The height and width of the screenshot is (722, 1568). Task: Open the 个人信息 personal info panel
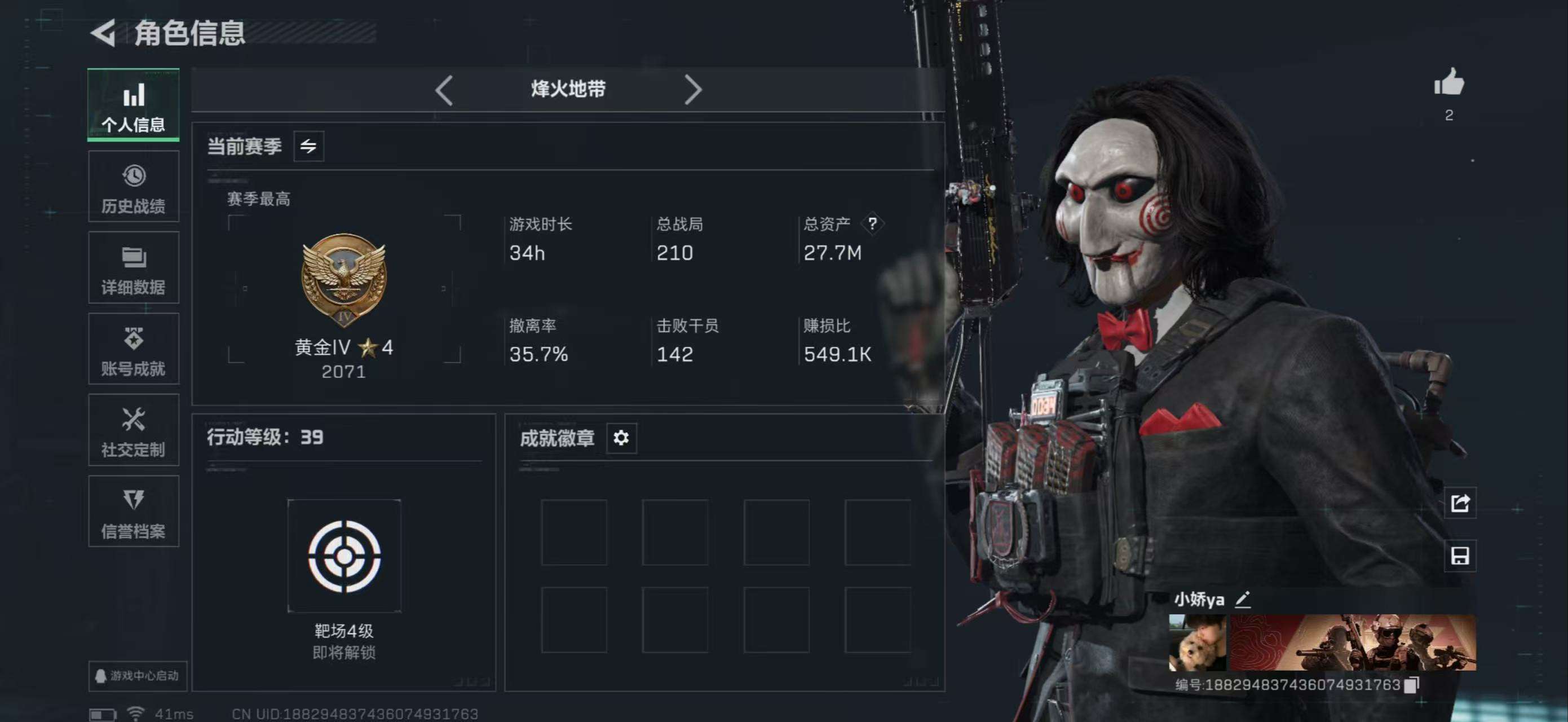(x=133, y=105)
